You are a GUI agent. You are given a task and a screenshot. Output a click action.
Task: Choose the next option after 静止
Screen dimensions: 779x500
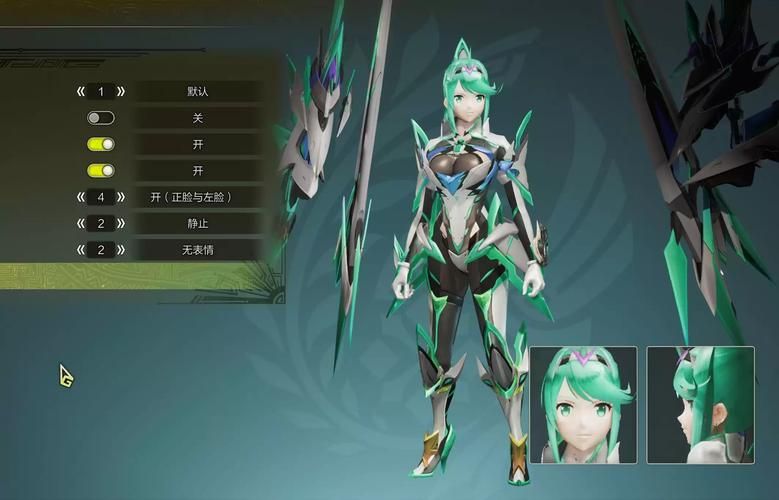pyautogui.click(x=121, y=224)
